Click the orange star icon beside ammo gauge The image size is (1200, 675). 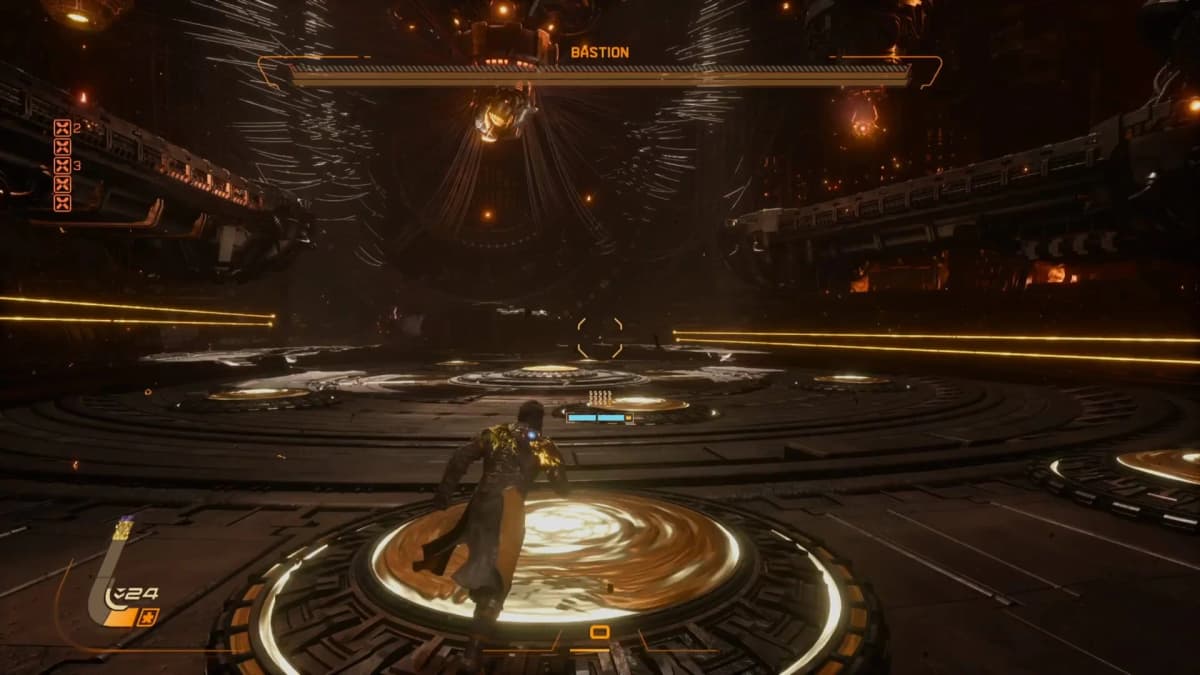coord(148,617)
